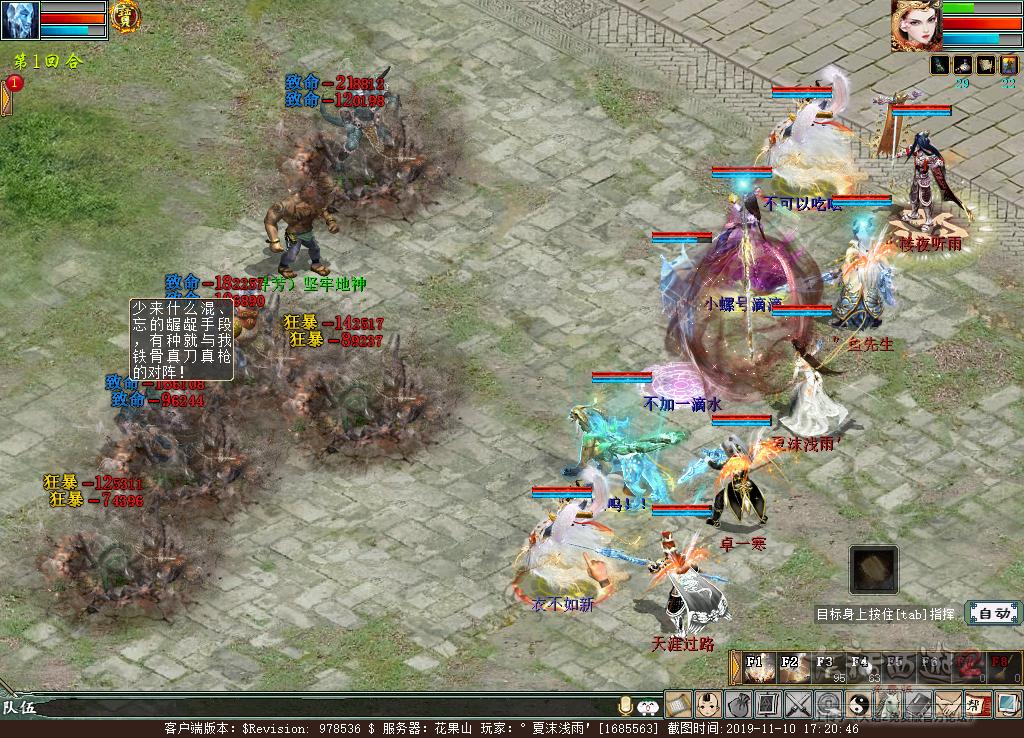Select the F3 hotbar item slot
This screenshot has width=1024, height=738.
(x=826, y=668)
